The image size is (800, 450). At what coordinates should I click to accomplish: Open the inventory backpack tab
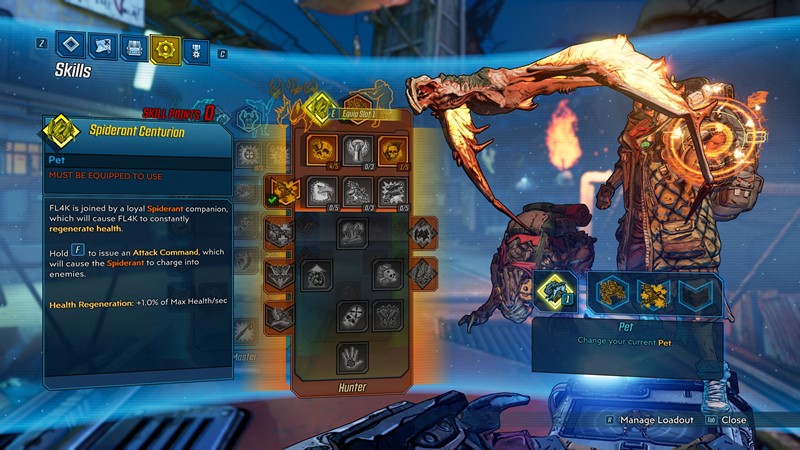pyautogui.click(x=133, y=46)
